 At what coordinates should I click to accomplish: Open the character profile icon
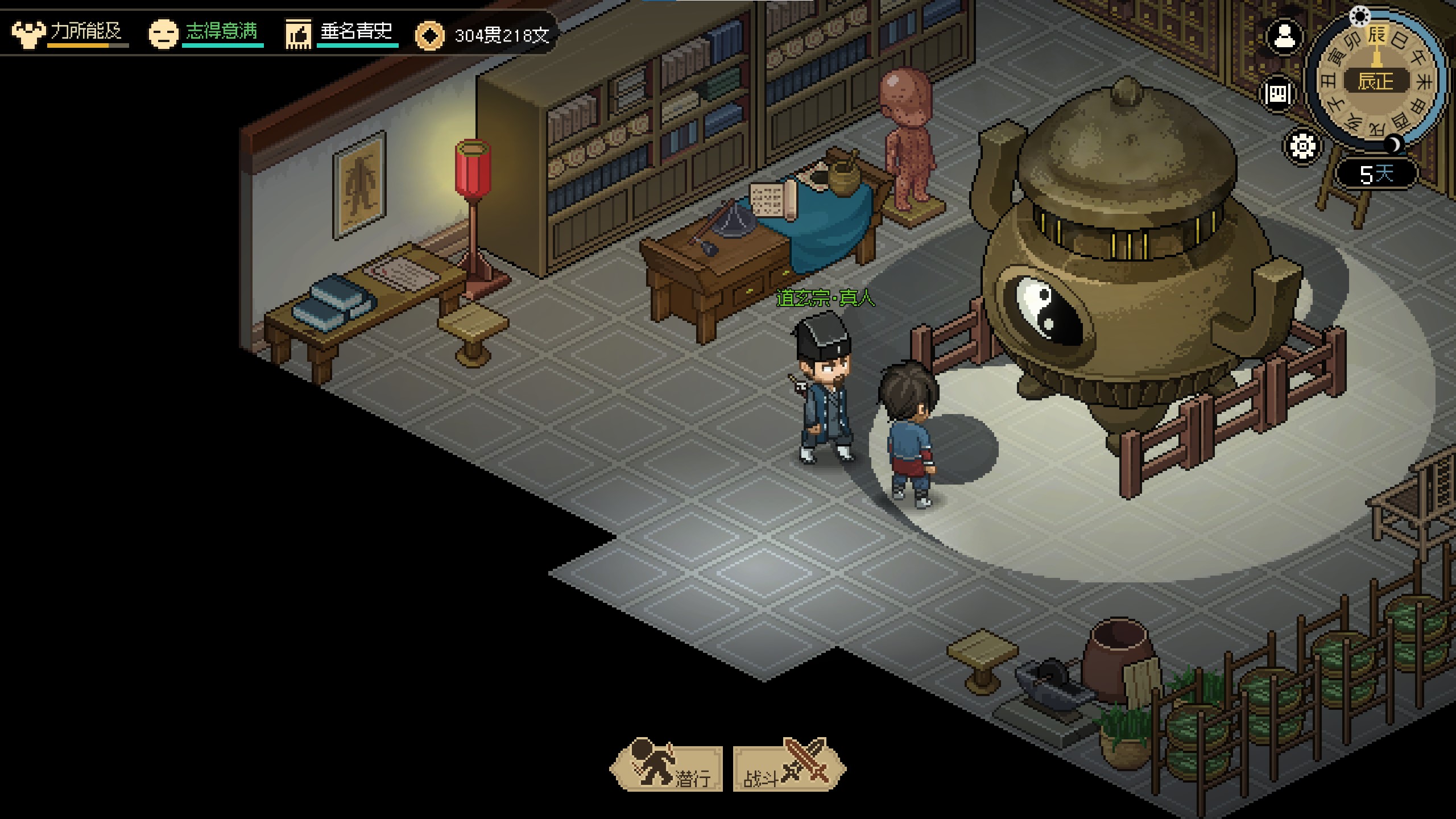pyautogui.click(x=1284, y=38)
